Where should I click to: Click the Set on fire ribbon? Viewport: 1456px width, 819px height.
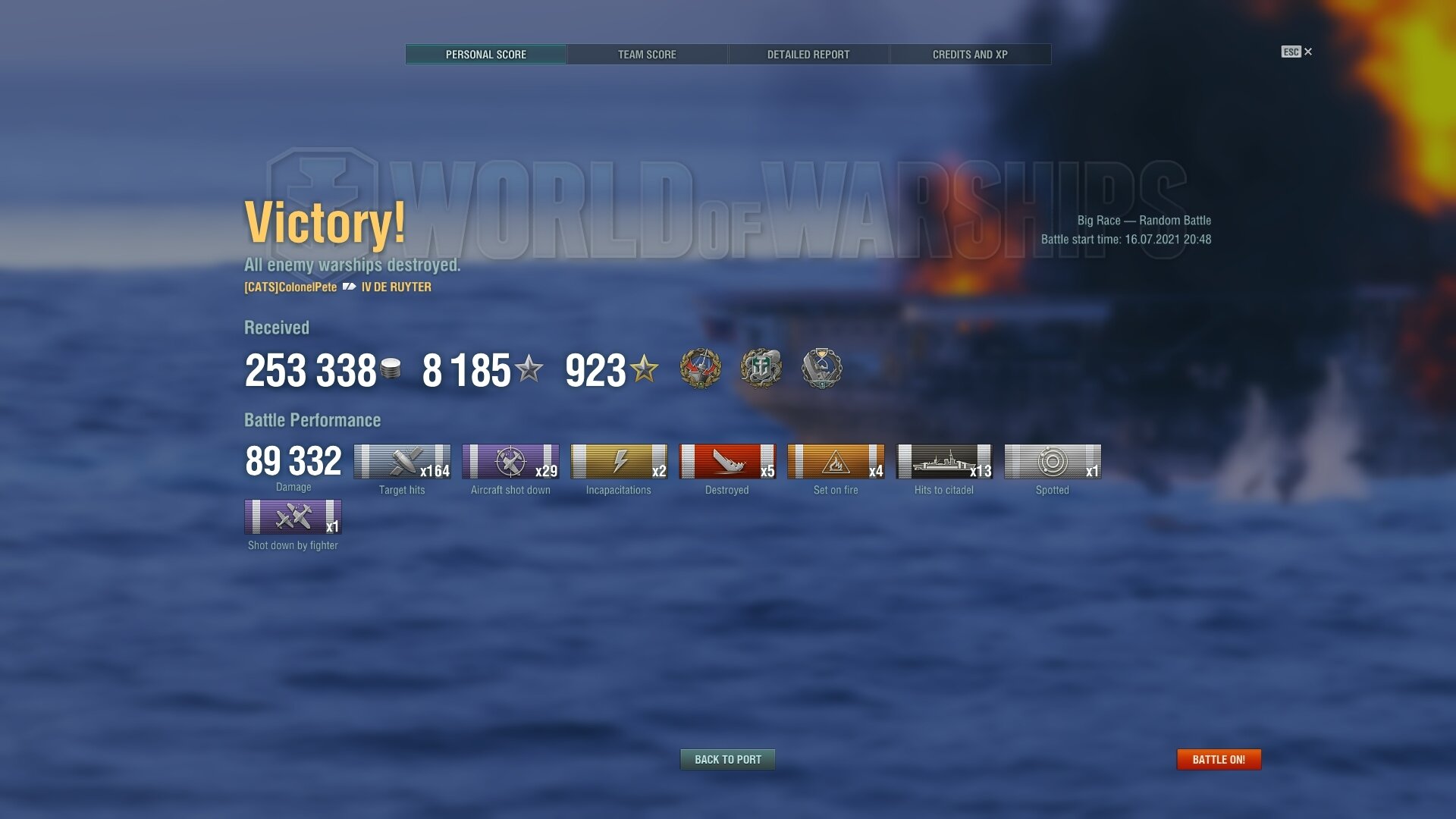coord(836,461)
